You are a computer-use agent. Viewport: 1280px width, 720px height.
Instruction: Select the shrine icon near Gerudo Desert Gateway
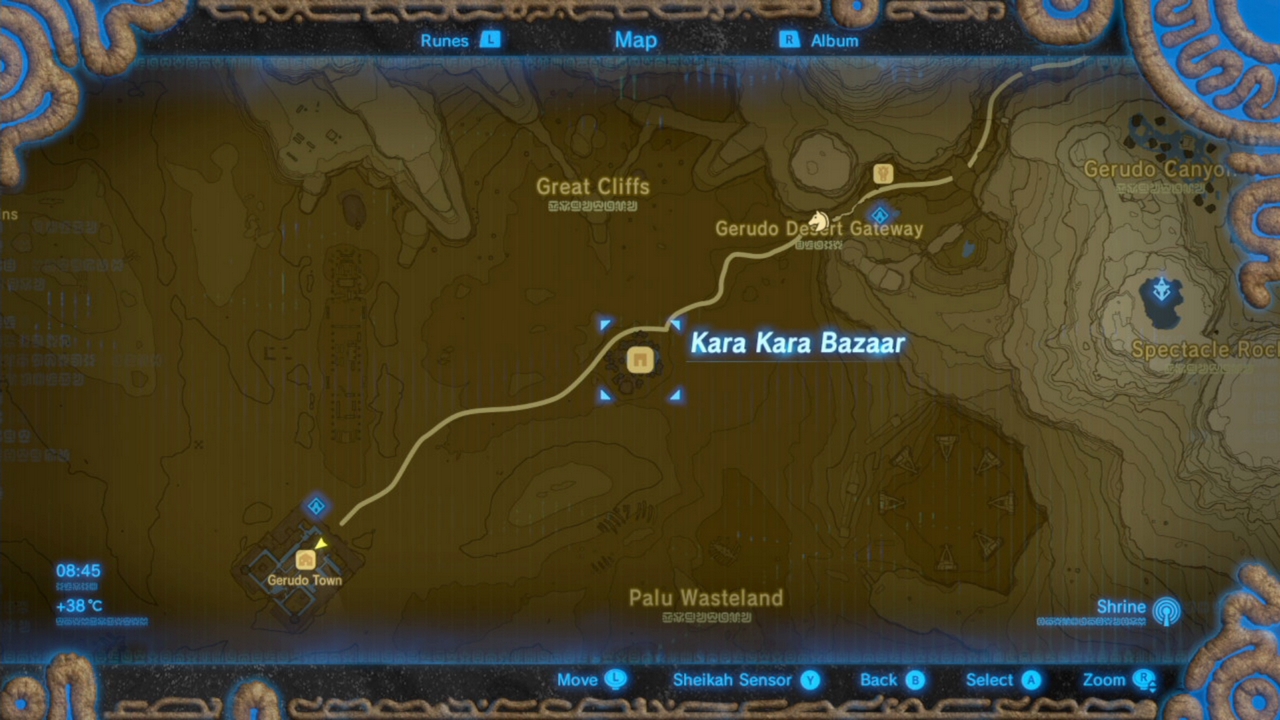(879, 215)
